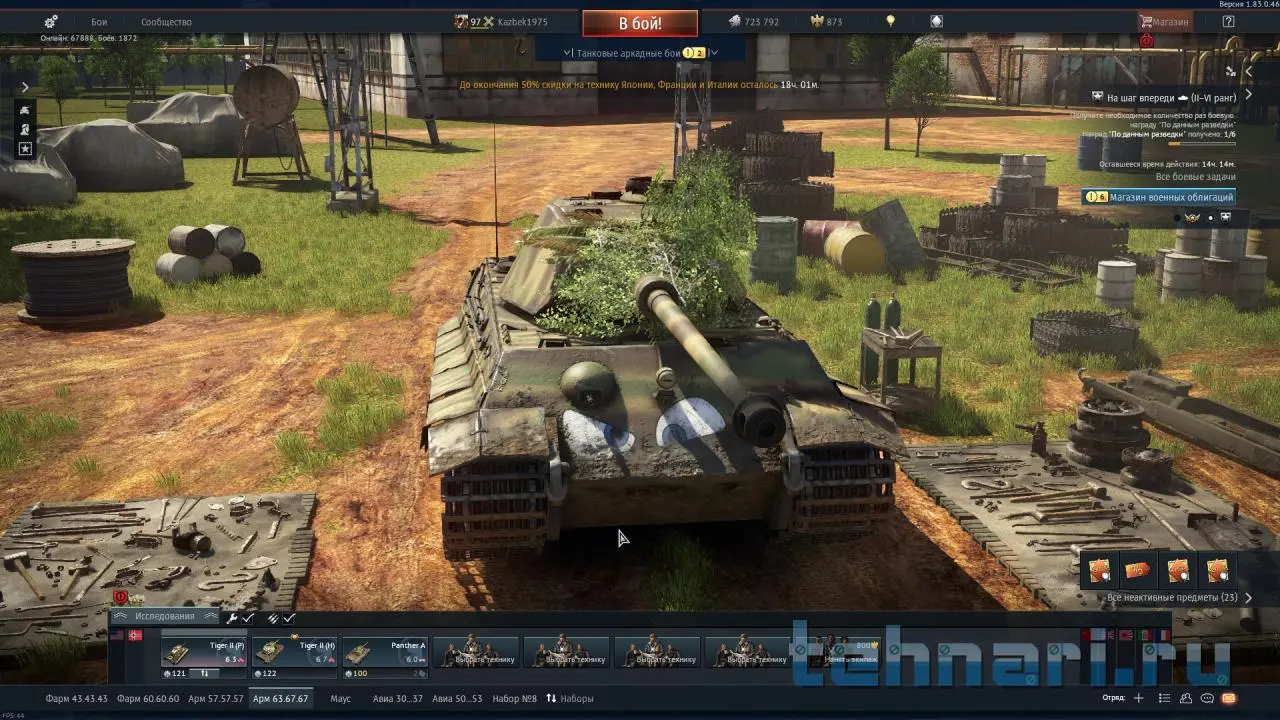Open the «Сообщество» menu
1280x720 pixels.
(x=166, y=22)
